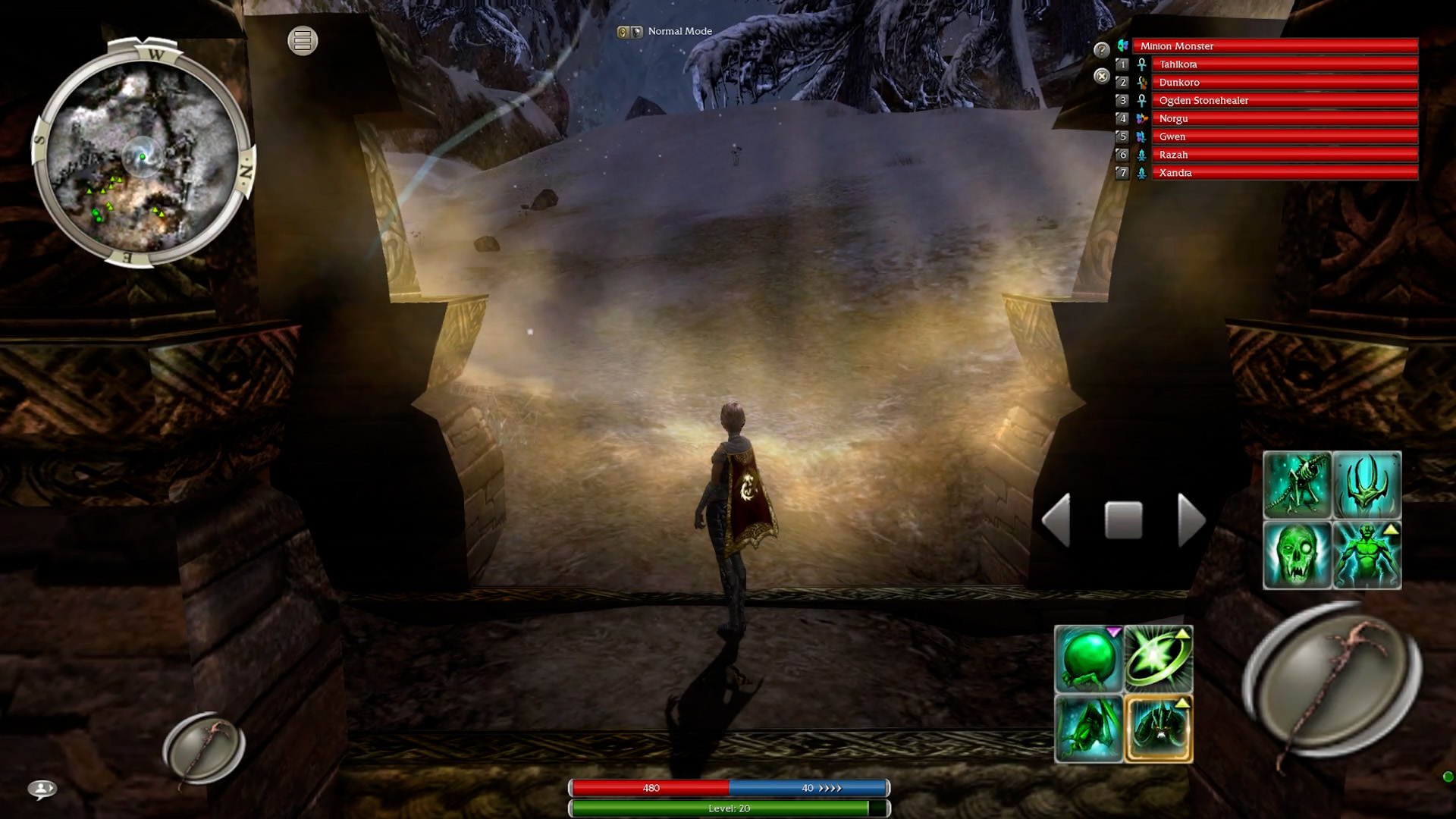This screenshot has width=1456, height=819.
Task: Open the hamburger main menu
Action: pos(303,41)
